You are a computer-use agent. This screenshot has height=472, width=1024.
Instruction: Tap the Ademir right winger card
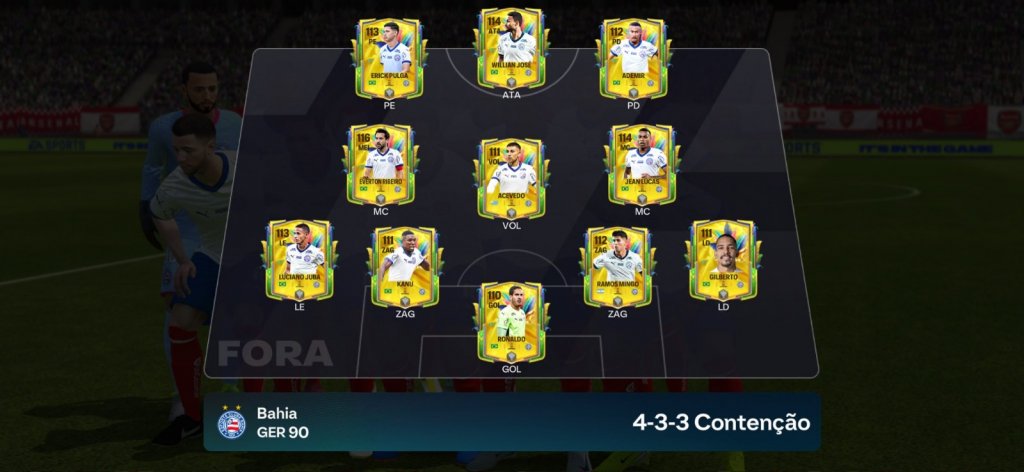[x=634, y=58]
